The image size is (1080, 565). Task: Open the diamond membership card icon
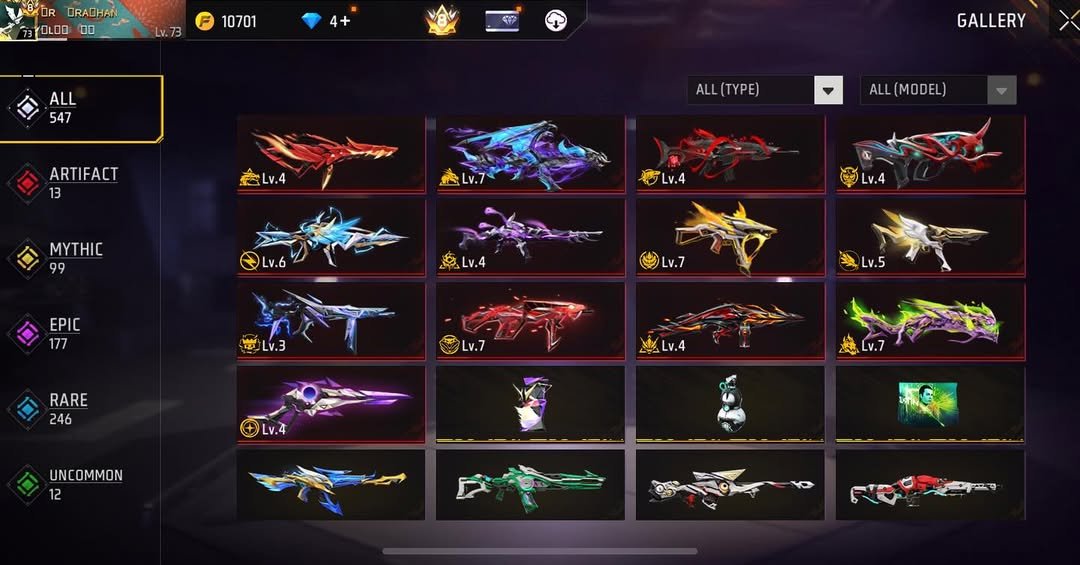tap(502, 21)
